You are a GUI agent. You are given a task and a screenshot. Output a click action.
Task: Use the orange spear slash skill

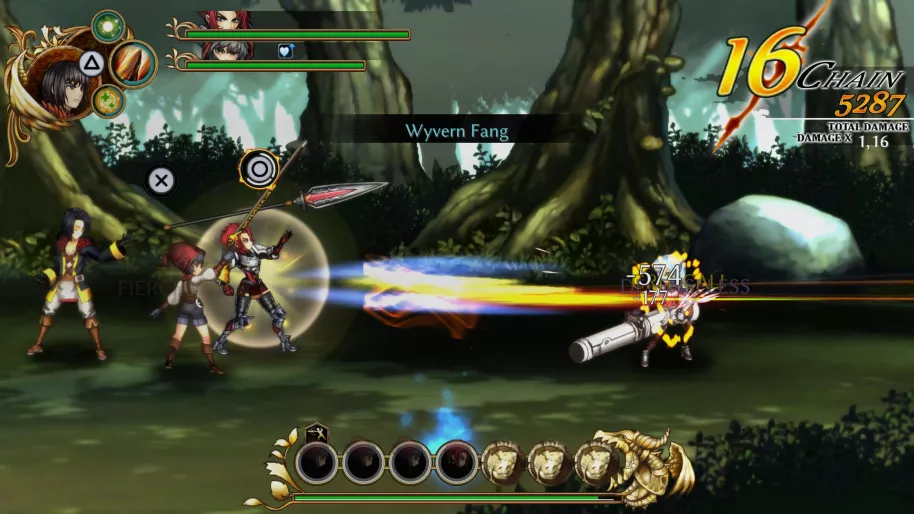click(x=133, y=63)
